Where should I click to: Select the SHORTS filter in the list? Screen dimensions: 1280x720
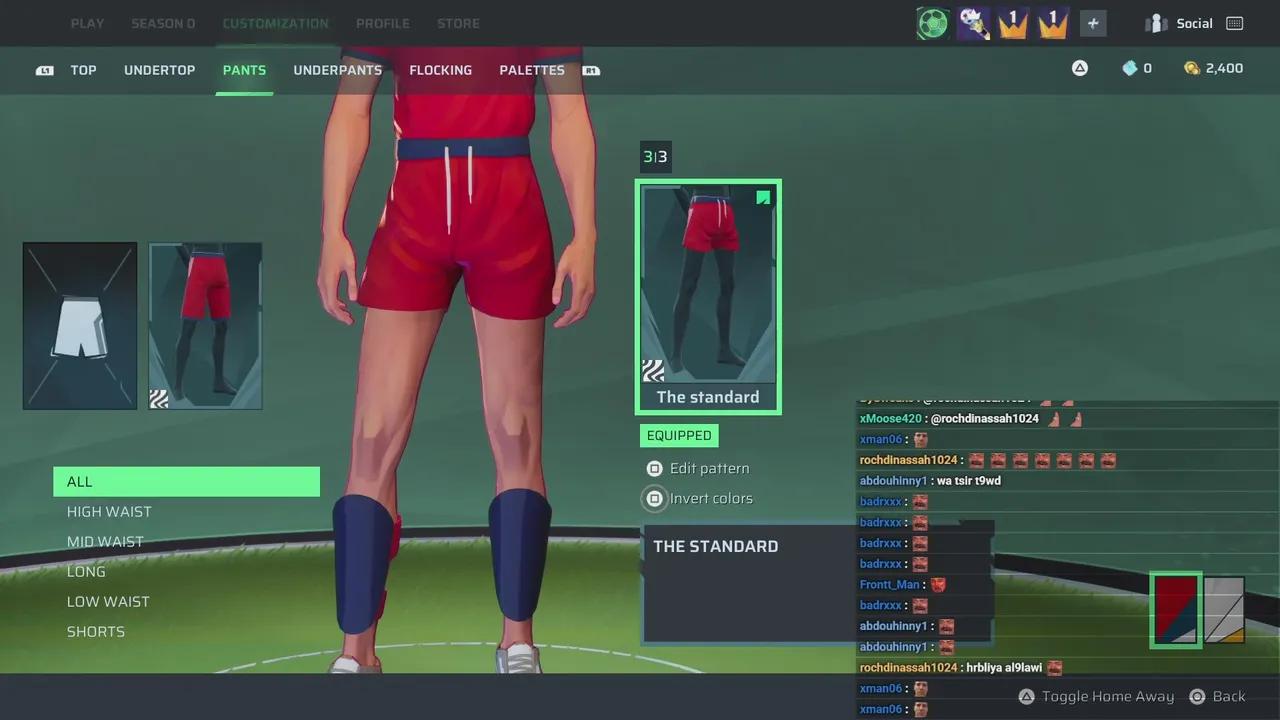[95, 631]
